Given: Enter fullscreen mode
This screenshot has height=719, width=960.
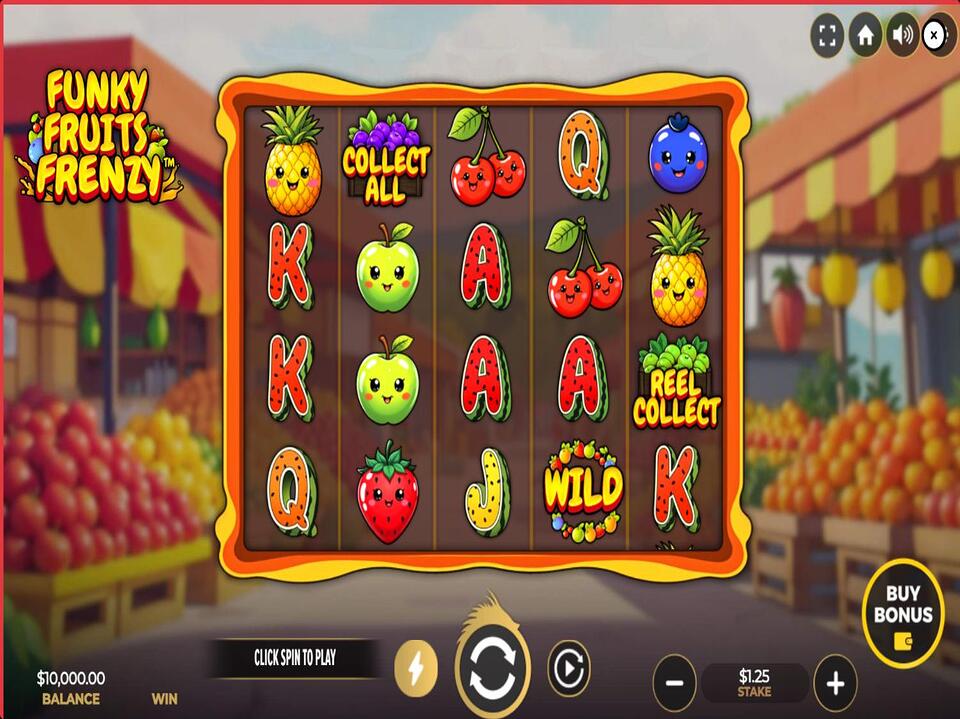Looking at the screenshot, I should click(827, 37).
